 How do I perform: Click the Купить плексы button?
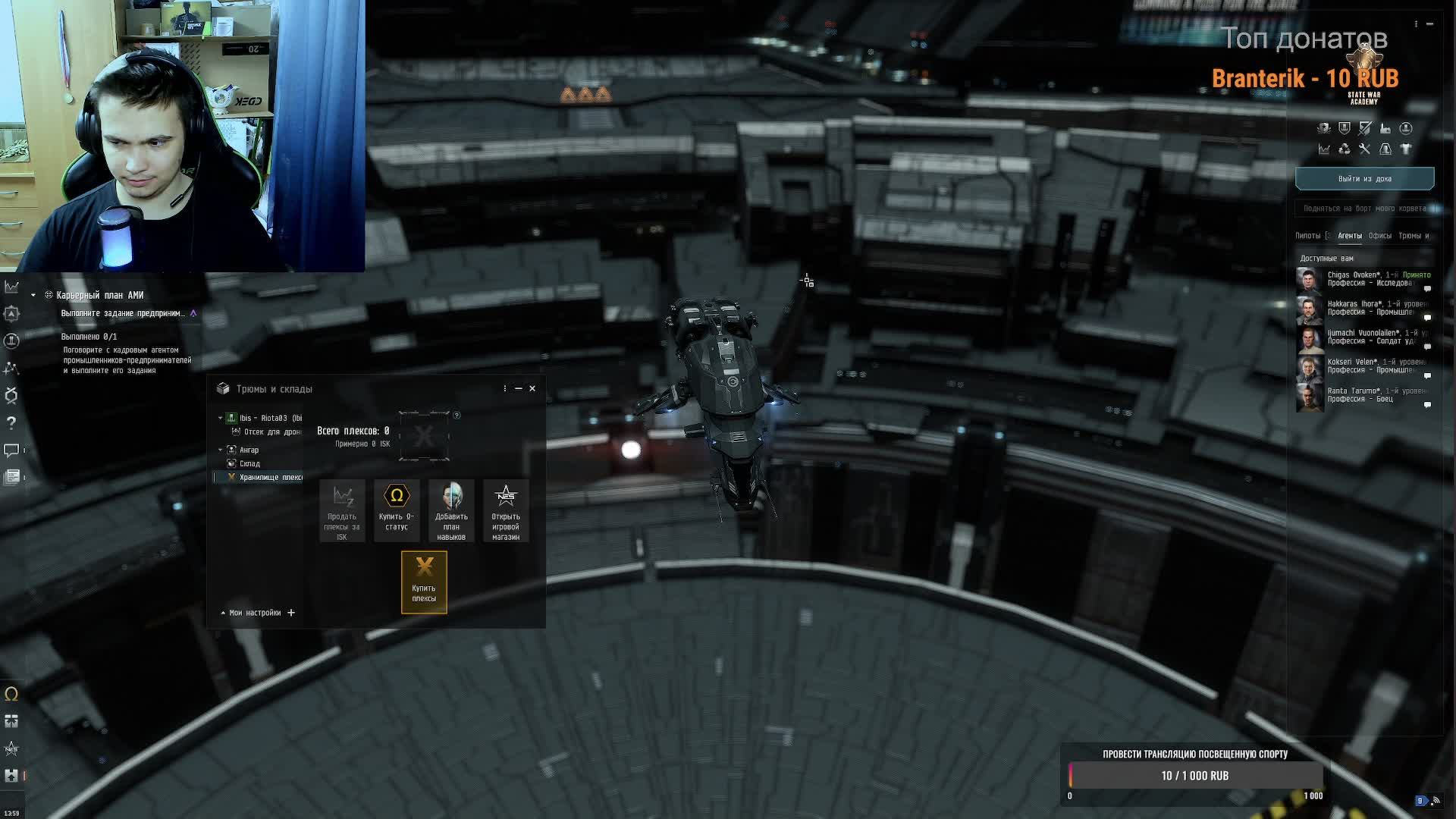coord(424,582)
